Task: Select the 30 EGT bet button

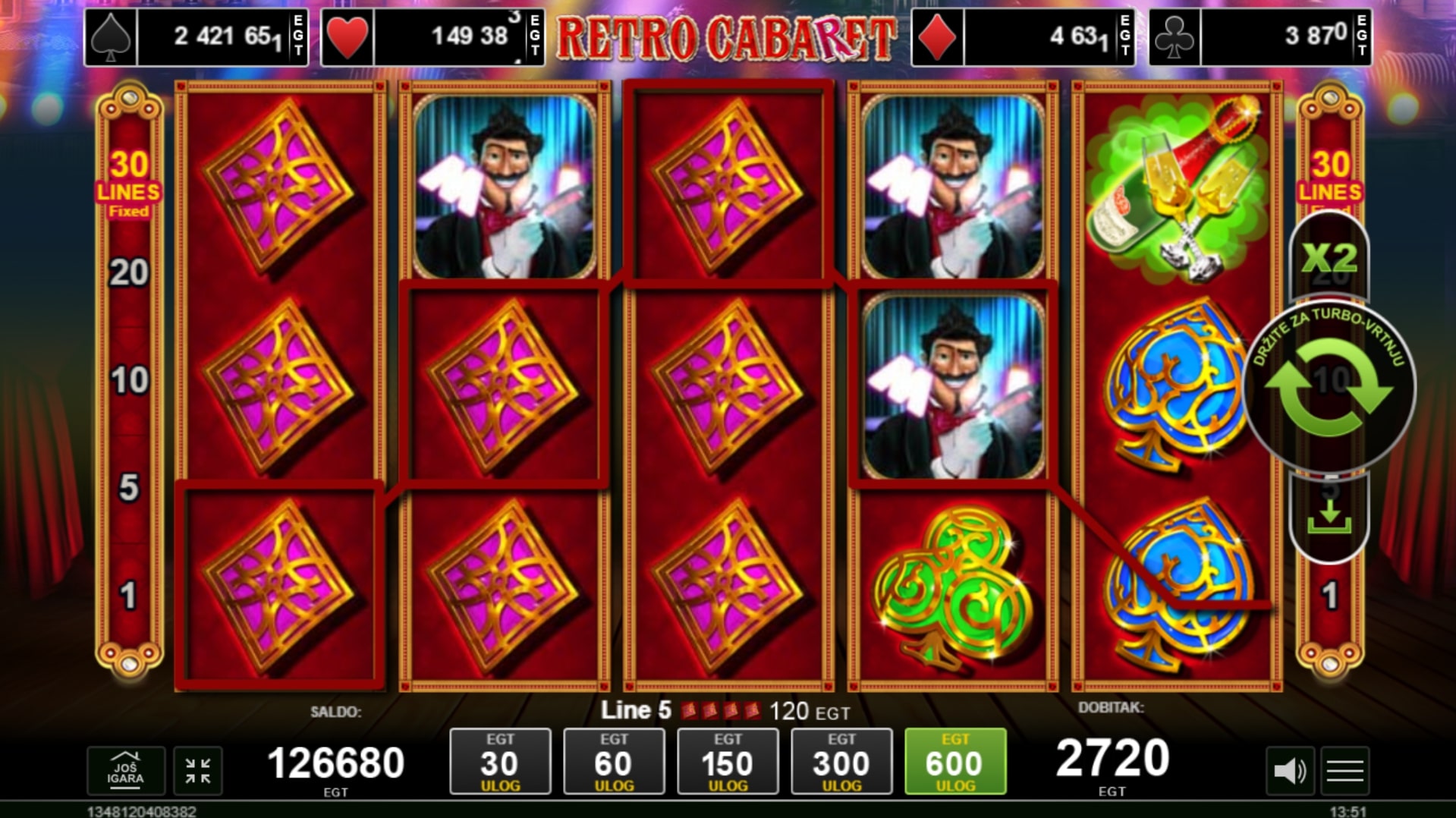Action: [500, 761]
